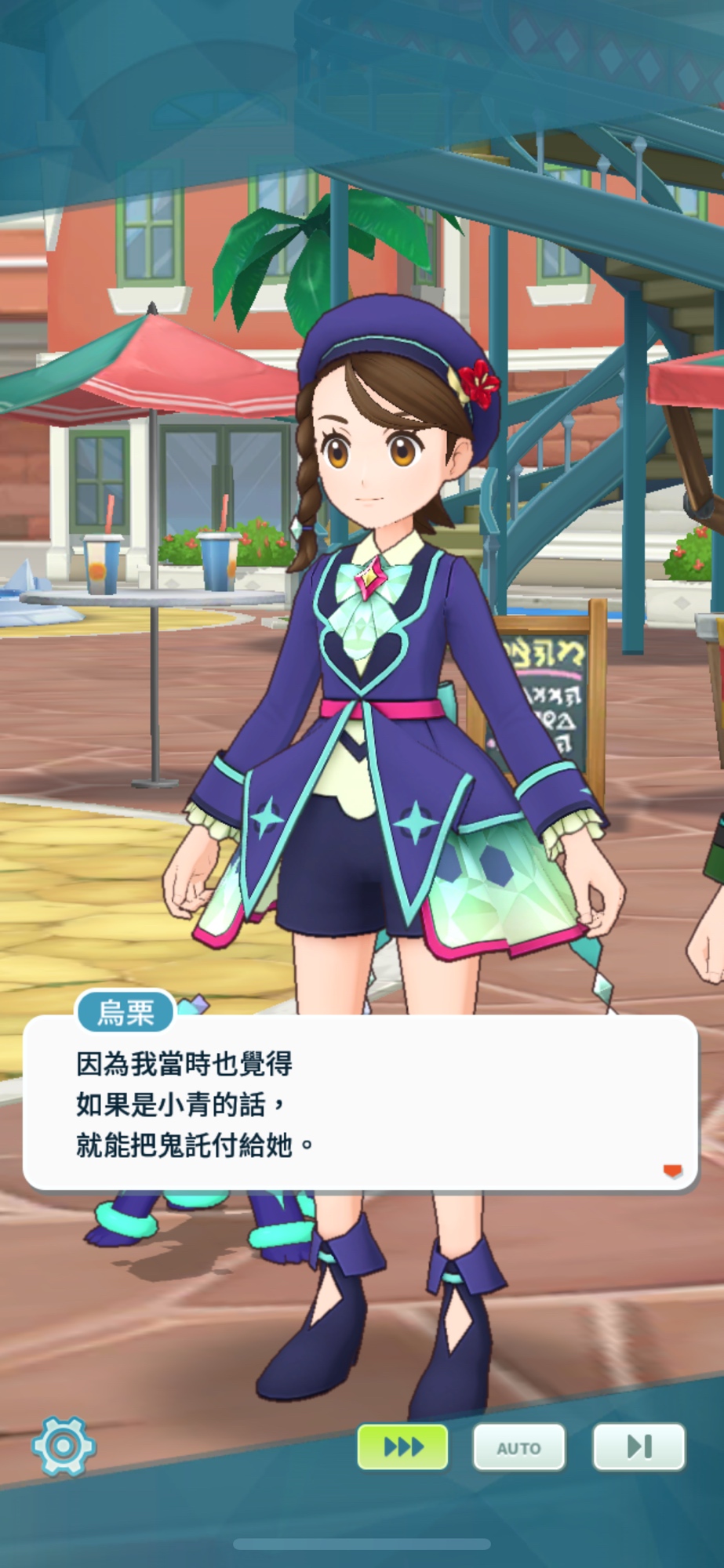Open settings with the gear icon

pyautogui.click(x=64, y=1446)
